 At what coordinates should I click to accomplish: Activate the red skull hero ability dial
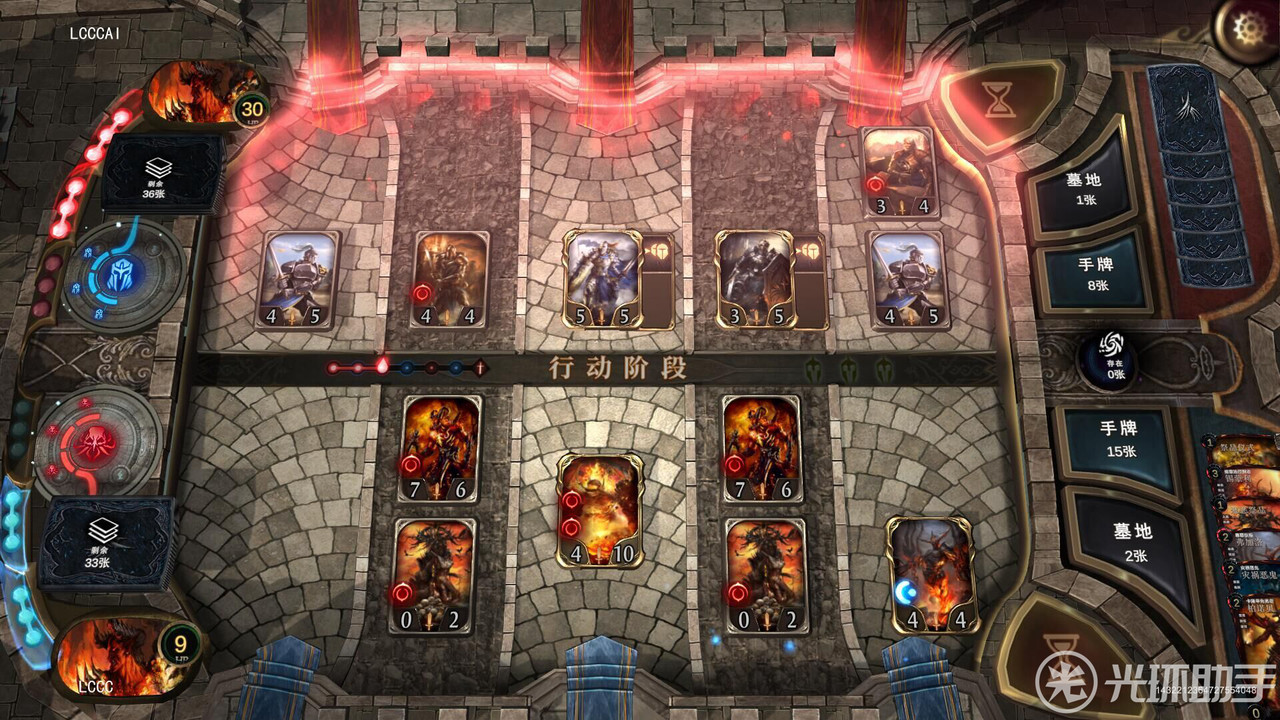pos(98,442)
